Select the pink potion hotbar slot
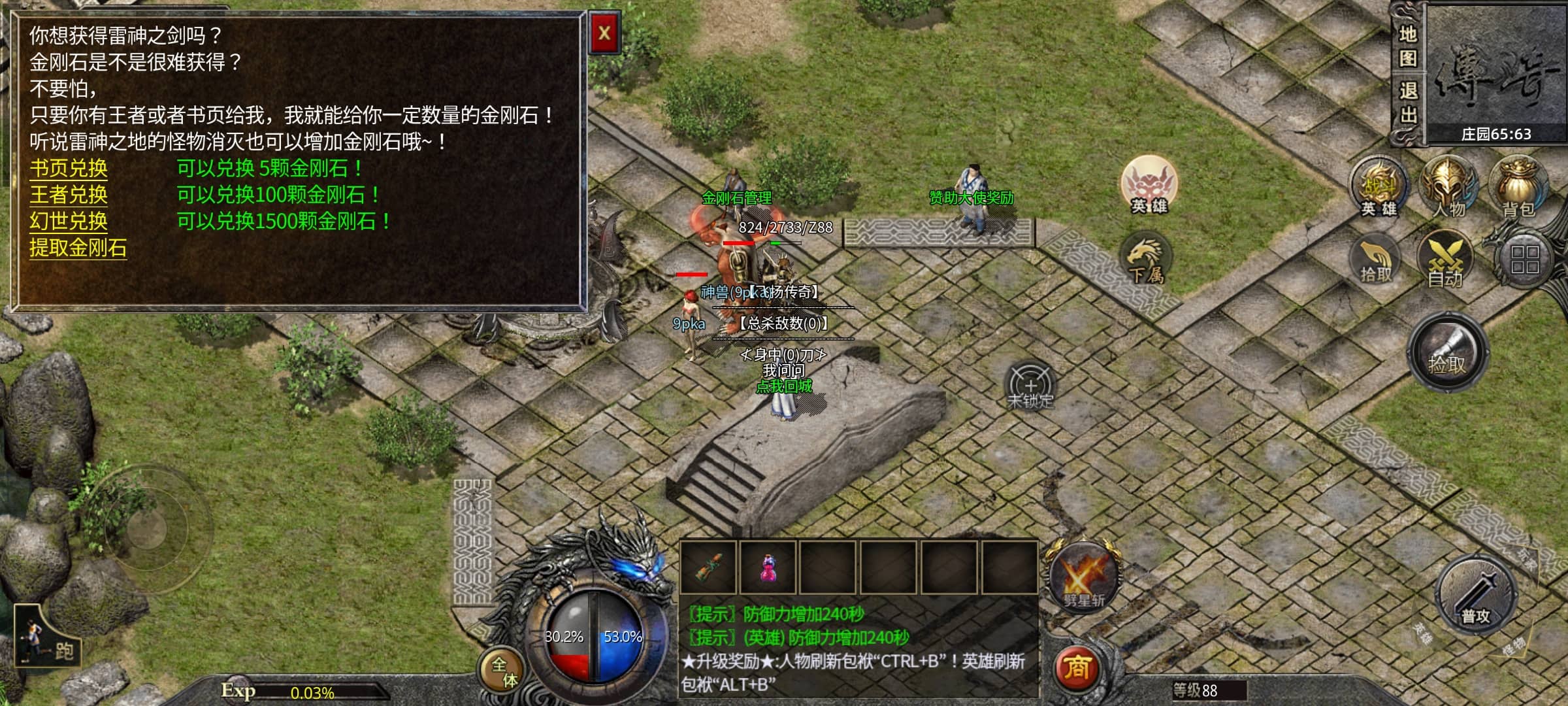 click(768, 568)
